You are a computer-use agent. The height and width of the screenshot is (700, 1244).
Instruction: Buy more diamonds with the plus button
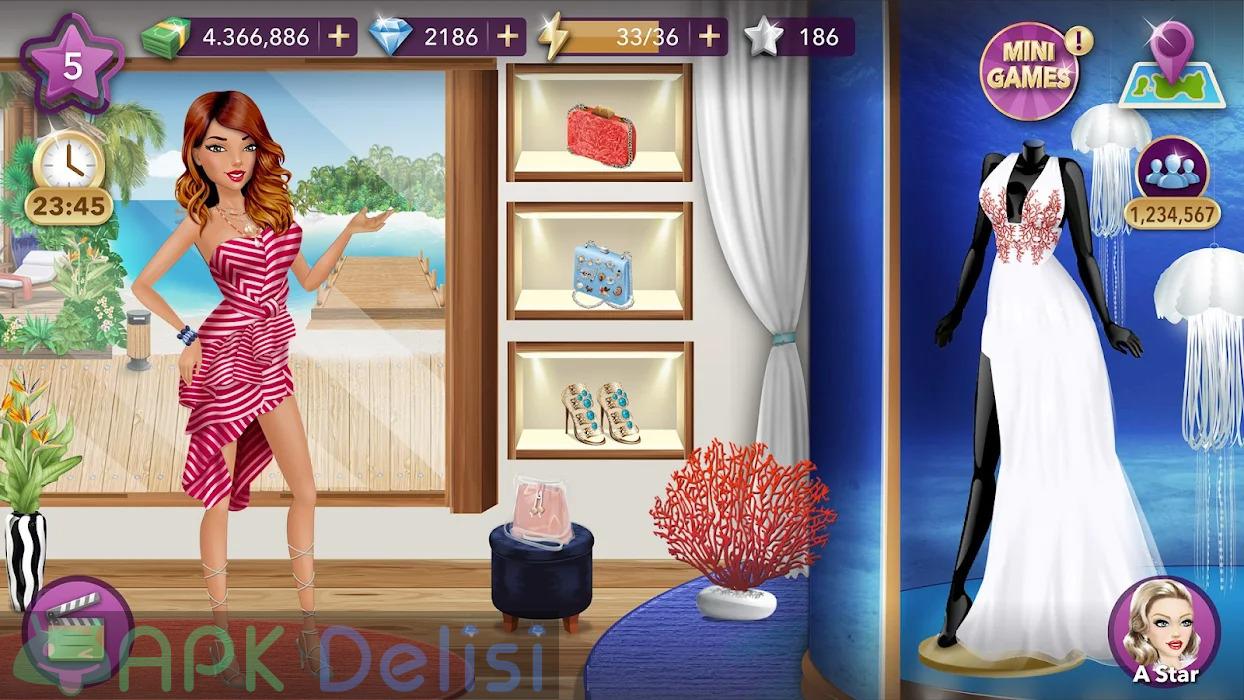508,37
